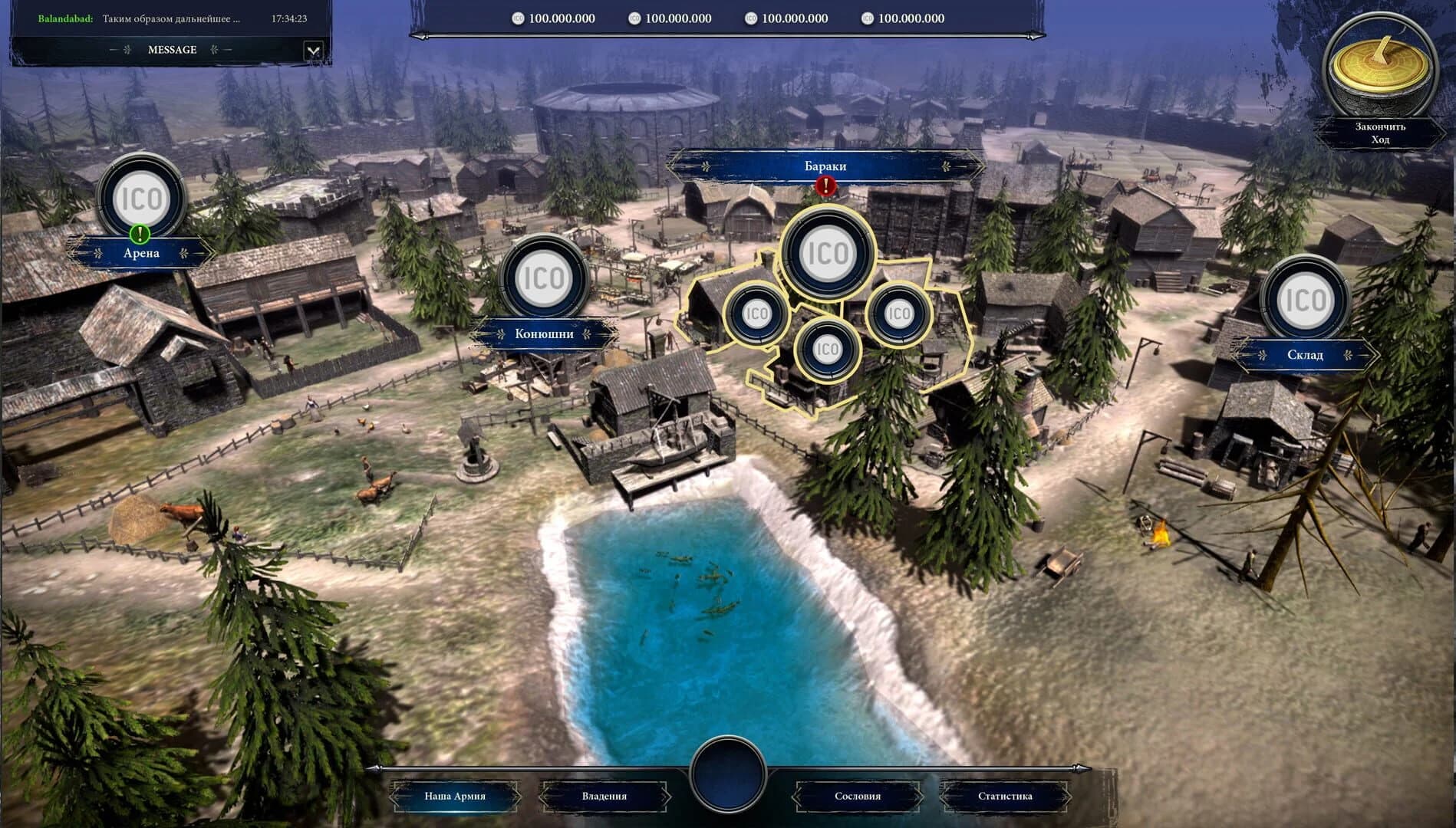The image size is (1456, 828).
Task: Open the sundial hourglass icon above Закончить Ход
Action: [x=1380, y=61]
